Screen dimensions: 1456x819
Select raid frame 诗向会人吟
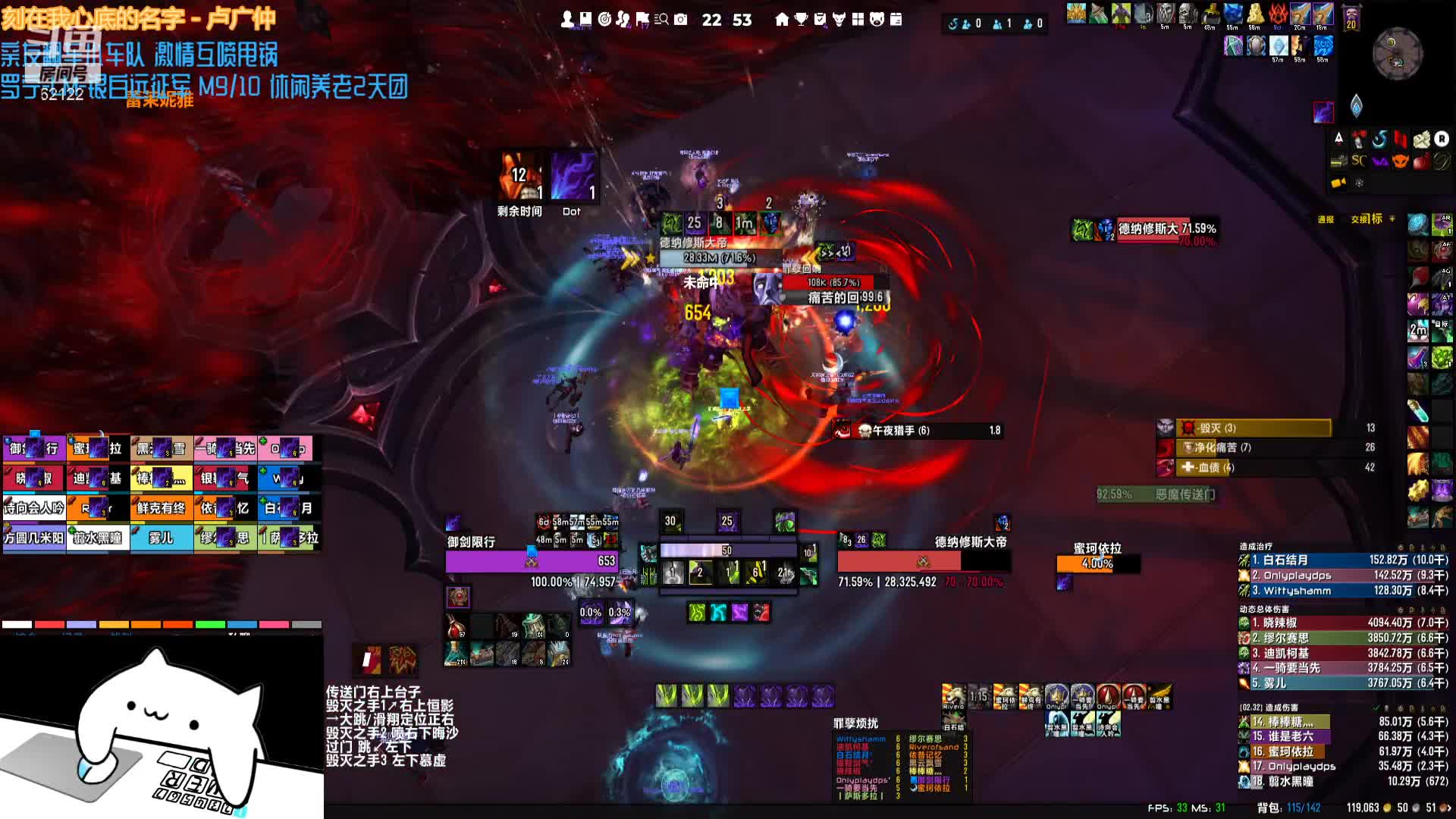click(x=33, y=508)
